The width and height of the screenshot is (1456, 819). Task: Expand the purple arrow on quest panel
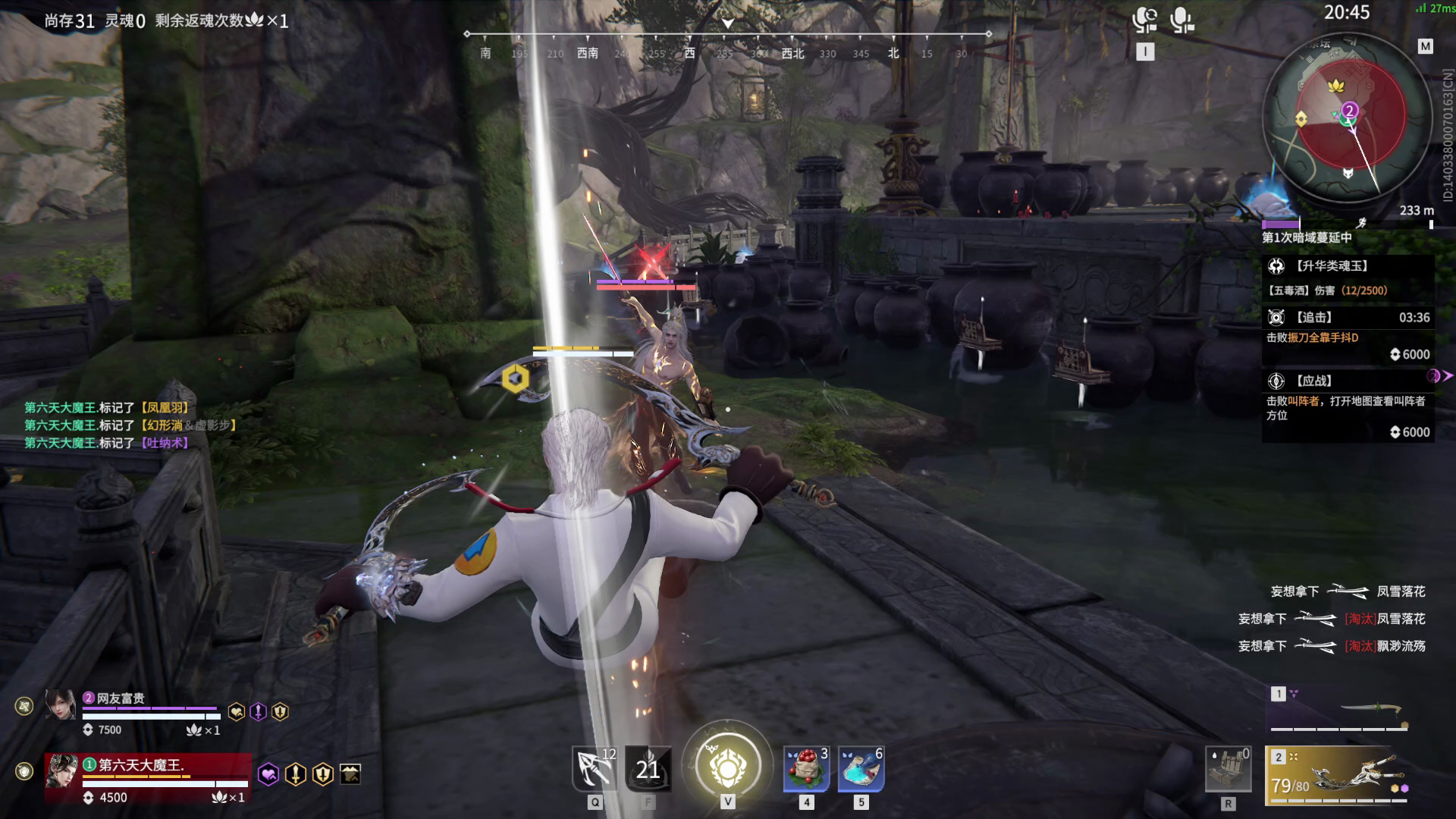click(1437, 376)
